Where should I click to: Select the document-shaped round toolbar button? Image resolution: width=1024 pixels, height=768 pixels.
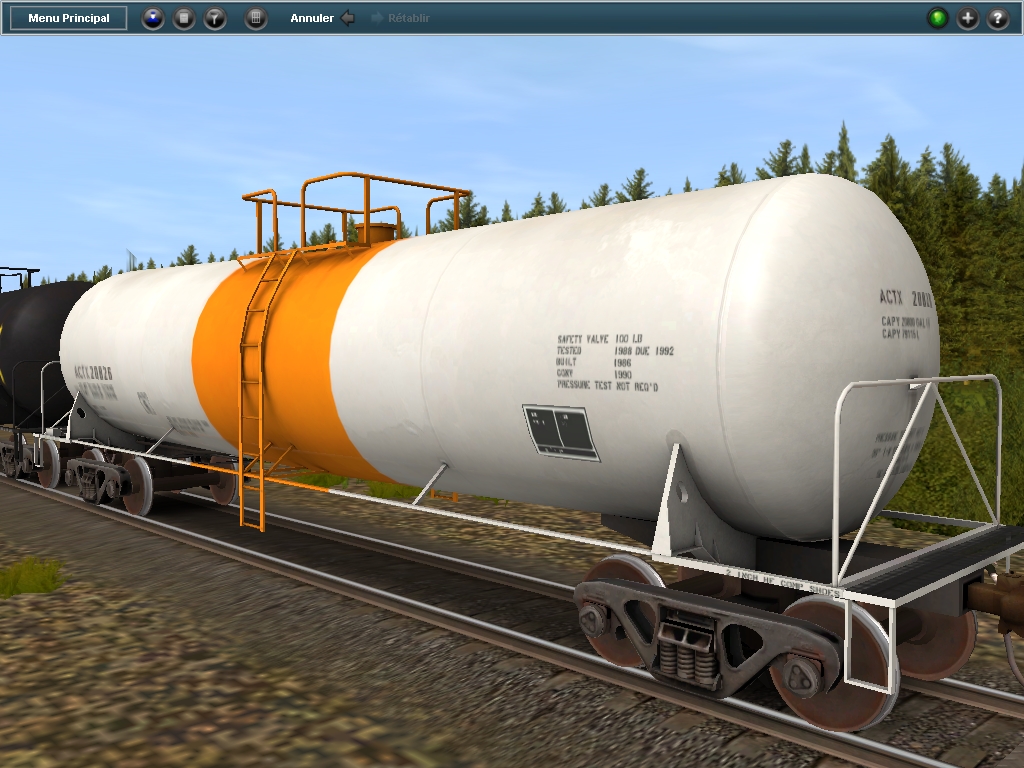pos(184,18)
